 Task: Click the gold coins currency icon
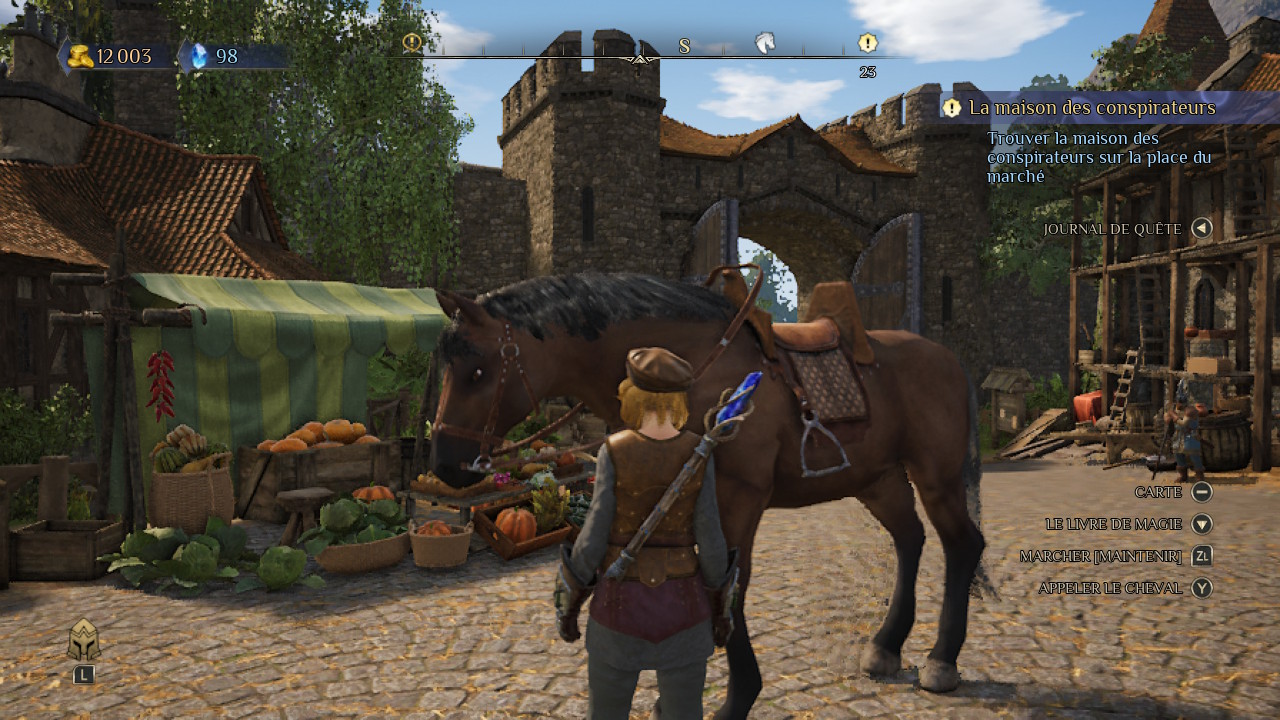82,56
